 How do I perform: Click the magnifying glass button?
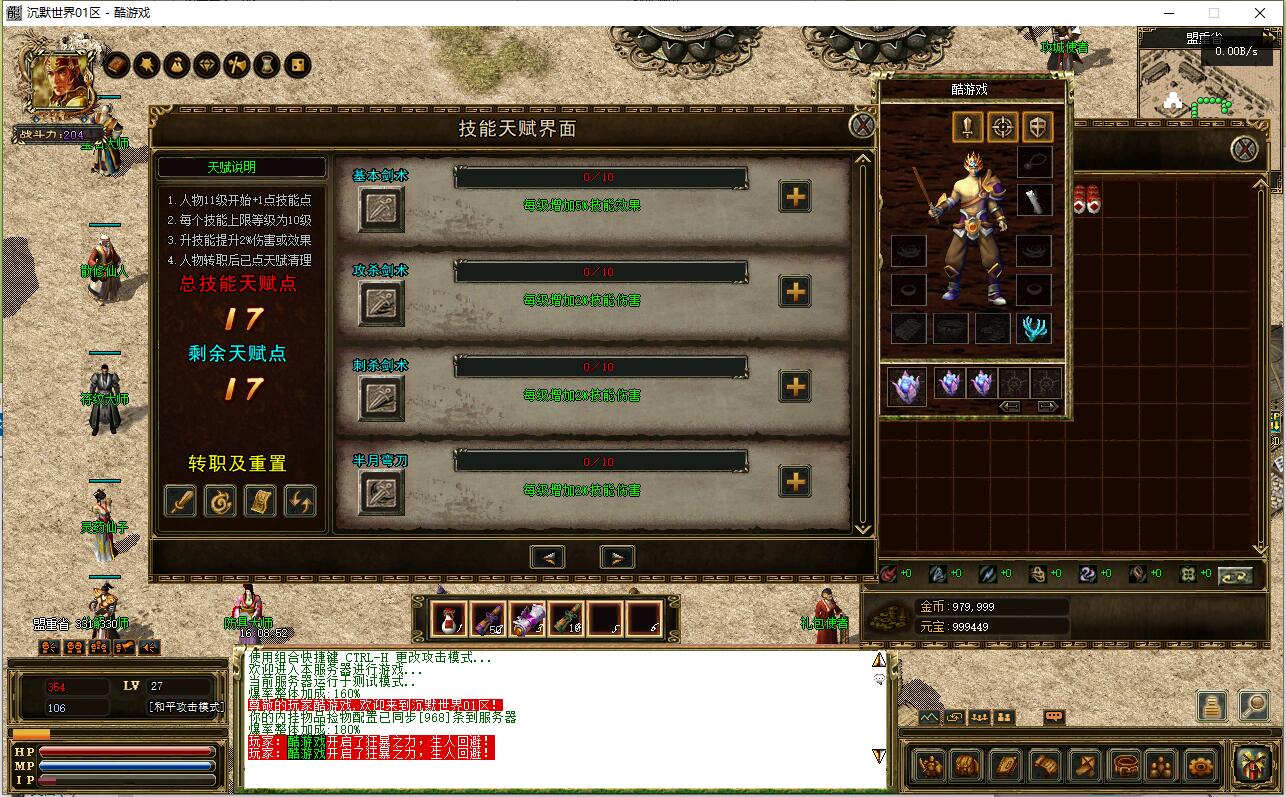pyautogui.click(x=1253, y=706)
